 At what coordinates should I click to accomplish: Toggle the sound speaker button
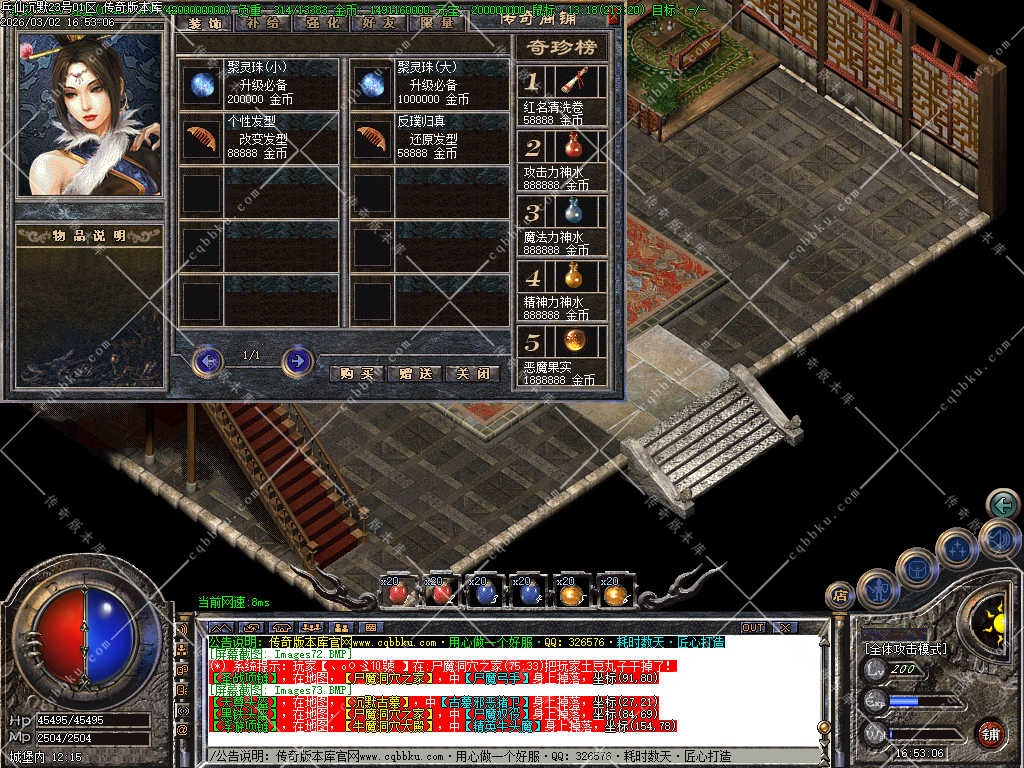pyautogui.click(x=1001, y=538)
